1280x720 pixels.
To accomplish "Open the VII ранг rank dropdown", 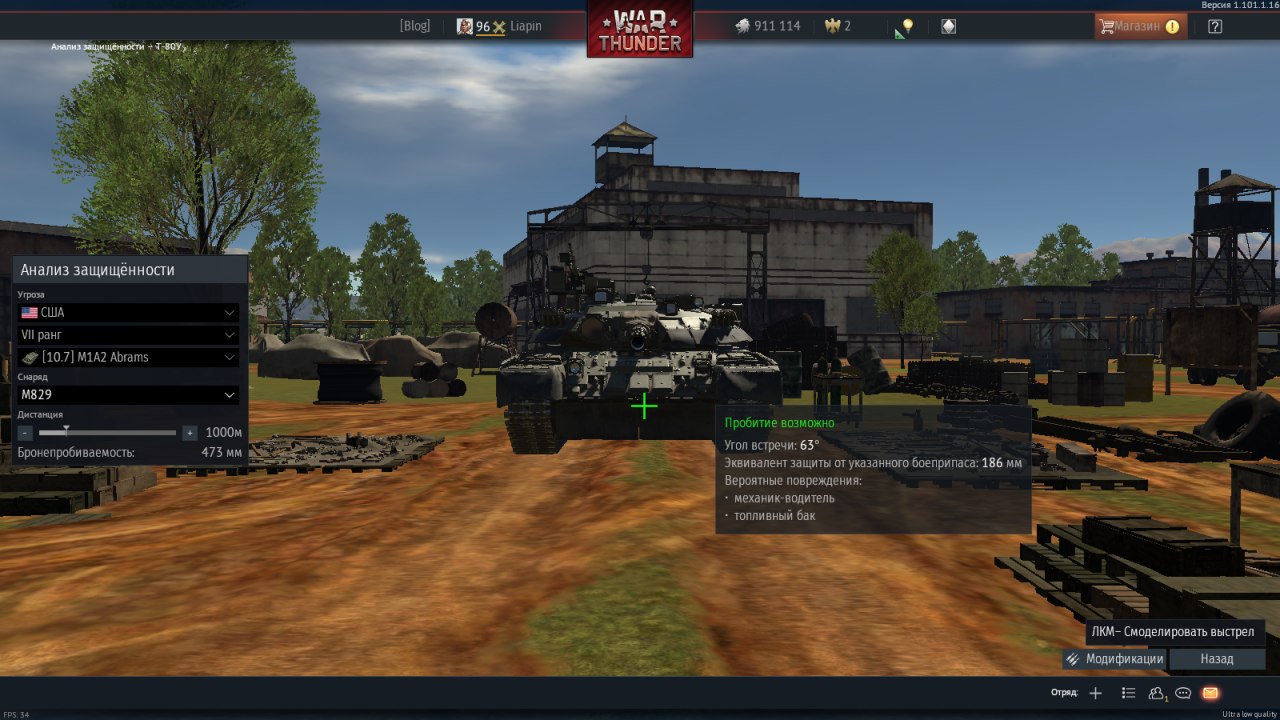I will click(x=128, y=335).
